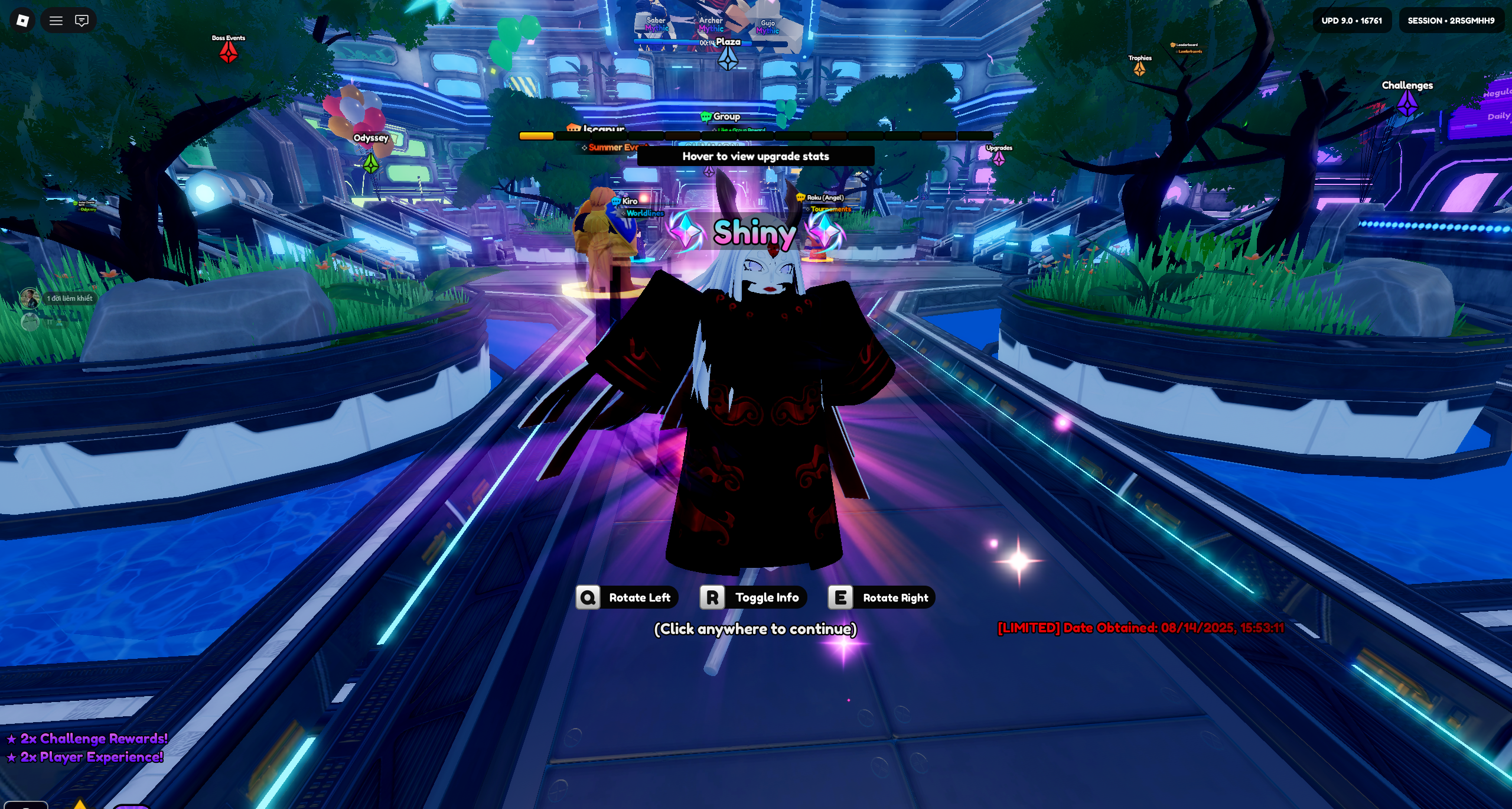Select the Toggle Info button
Screen dimensions: 1512x809
coord(753,597)
